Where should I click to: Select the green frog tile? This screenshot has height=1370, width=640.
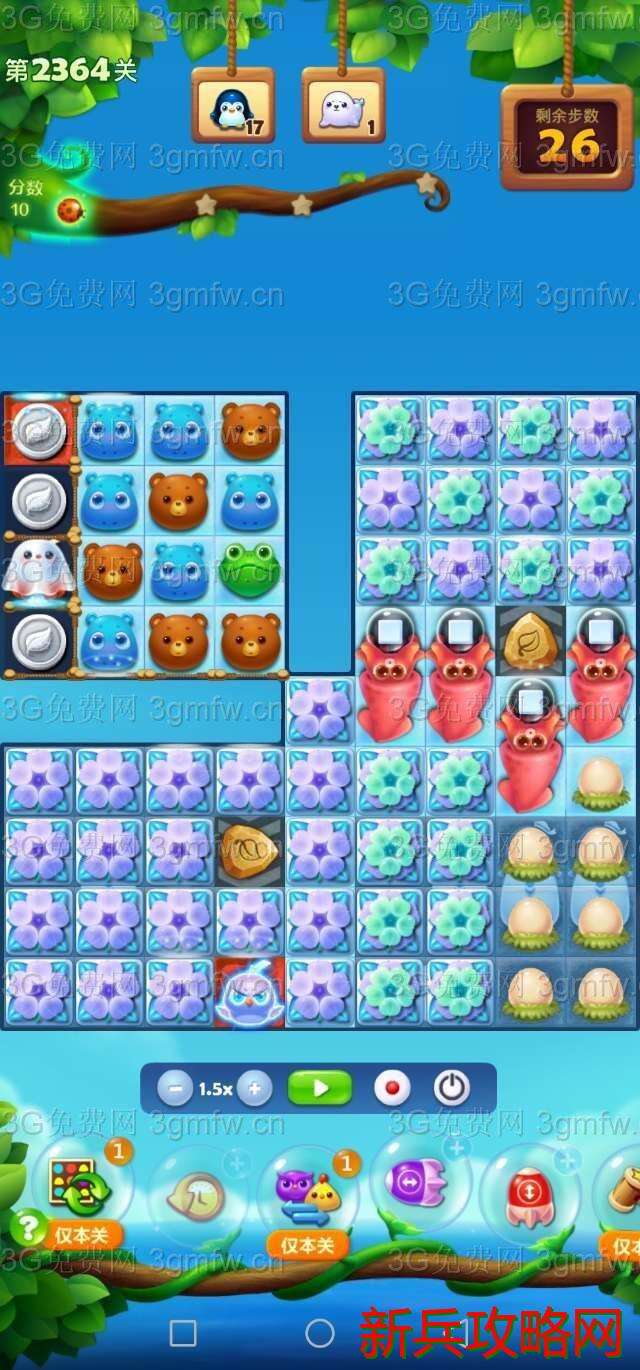click(x=250, y=568)
